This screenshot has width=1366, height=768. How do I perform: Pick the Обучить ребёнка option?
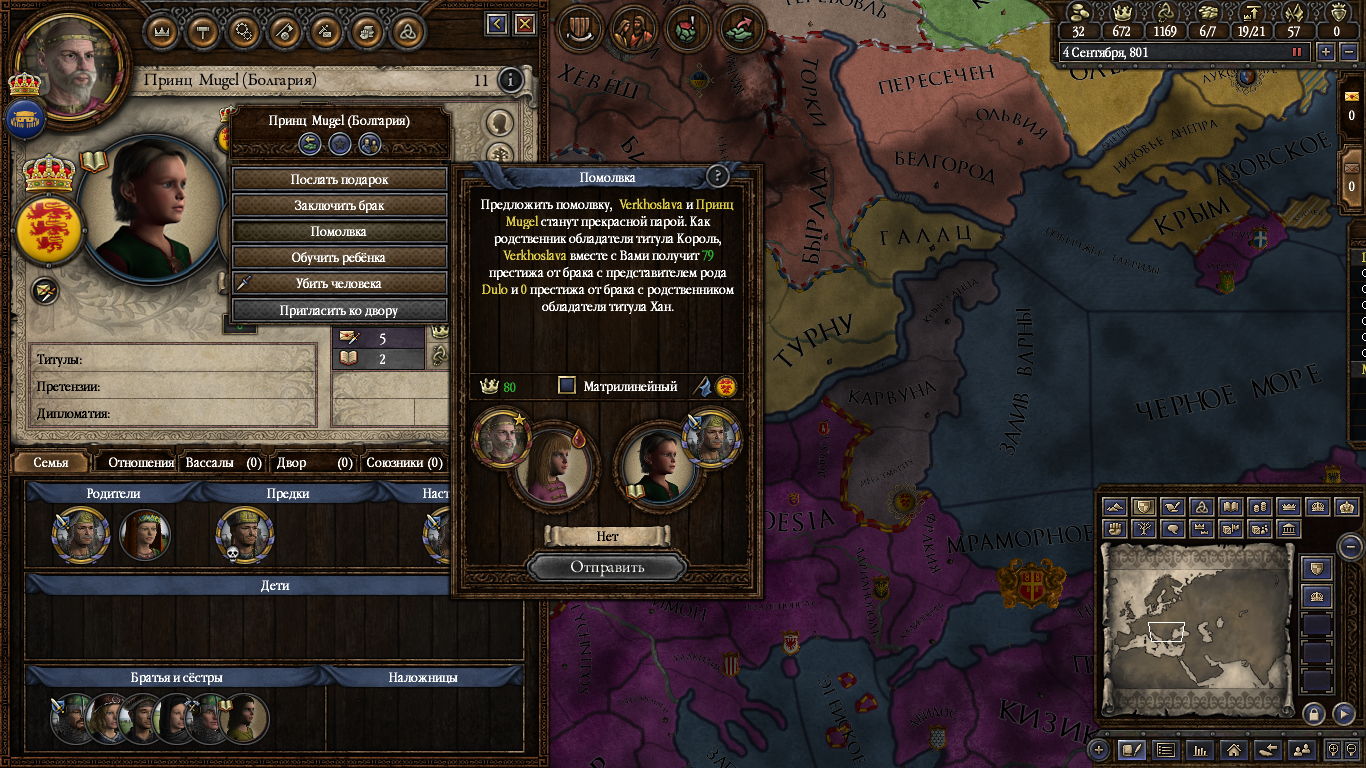point(339,257)
